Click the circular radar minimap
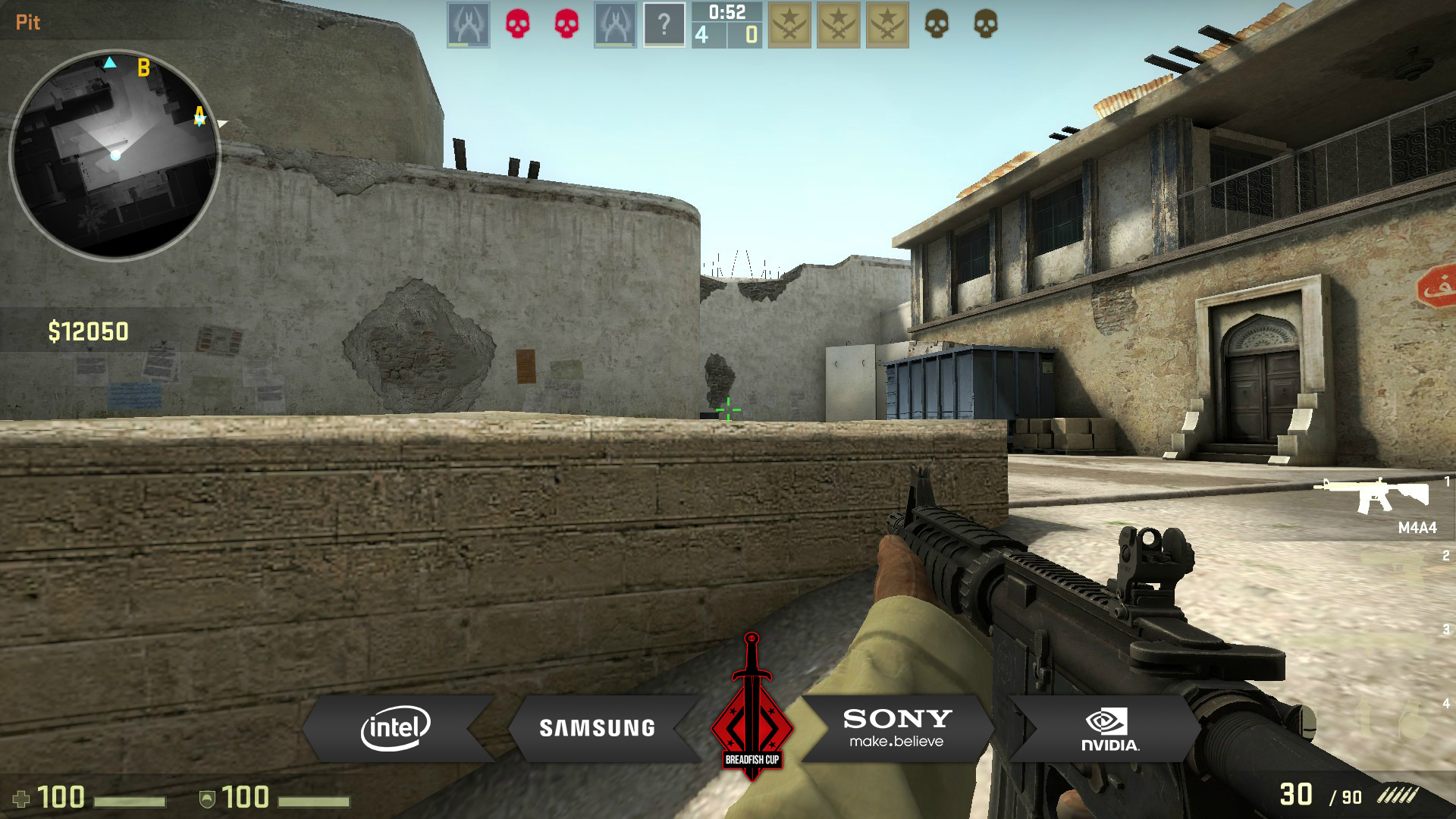The height and width of the screenshot is (819, 1456). click(x=115, y=155)
